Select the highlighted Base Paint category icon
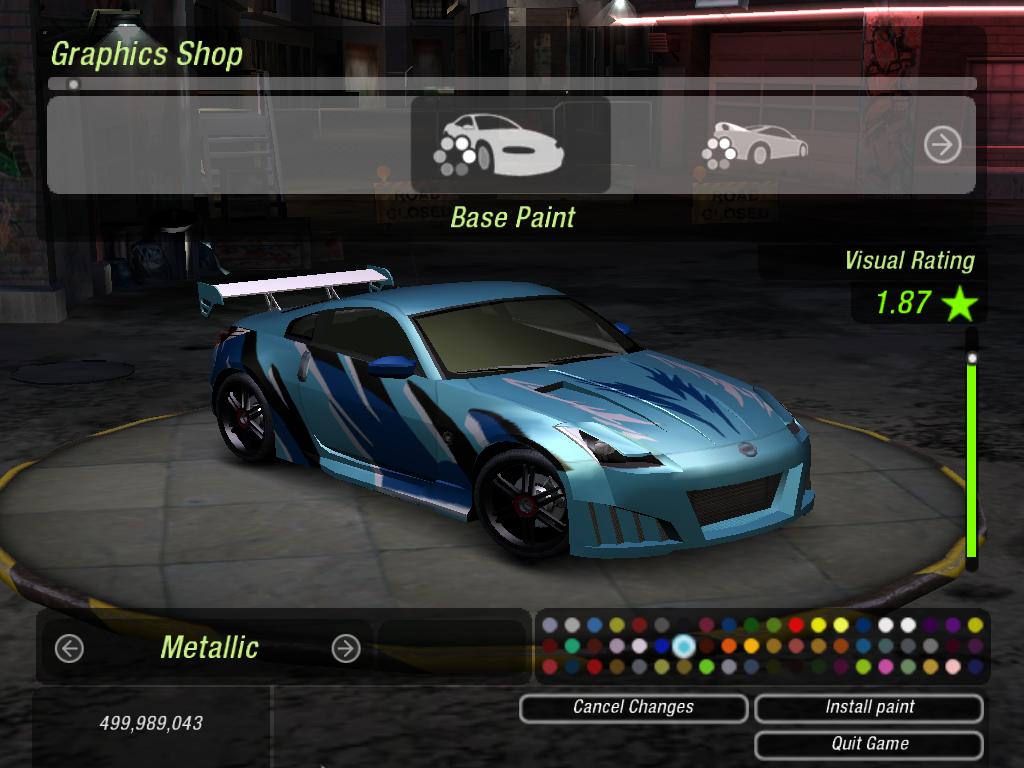The image size is (1024, 768). 510,145
